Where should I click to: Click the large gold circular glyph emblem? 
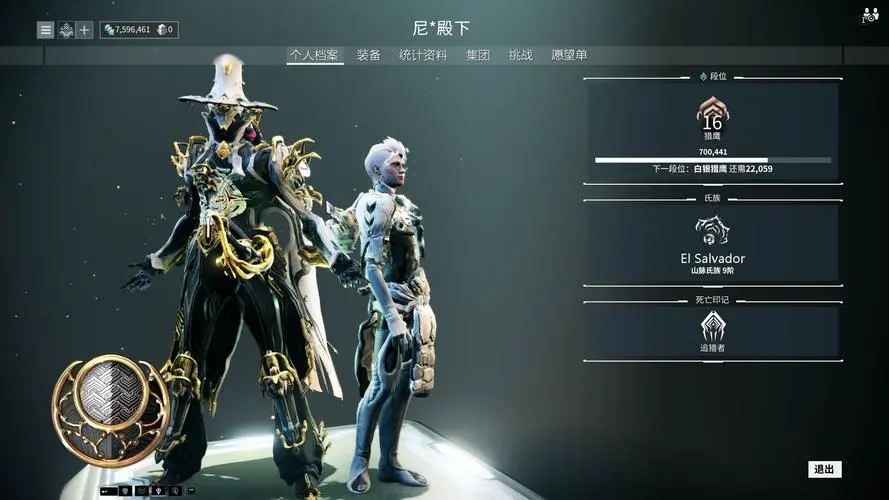[x=110, y=408]
